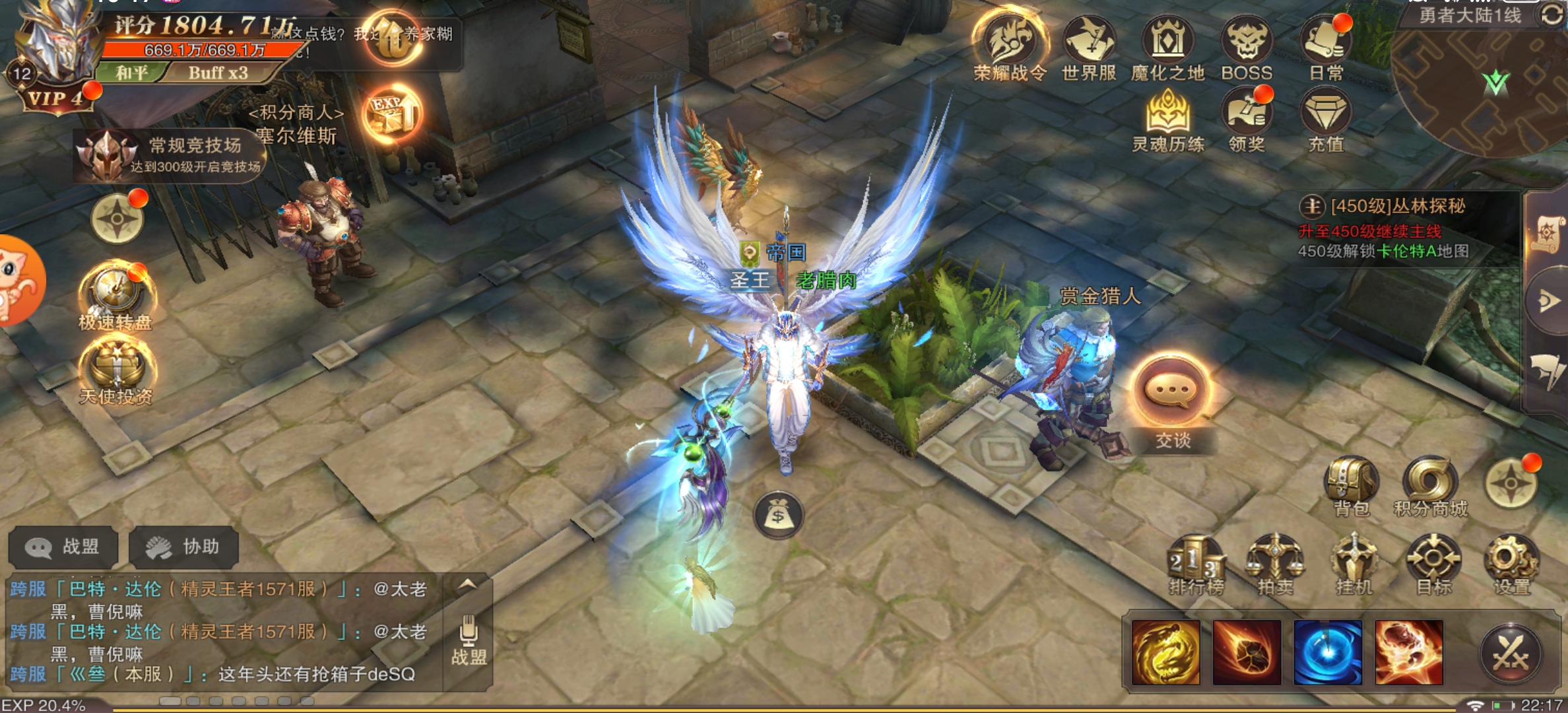Open the 极速转盘 spin wheel event
This screenshot has height=713, width=1568.
[x=116, y=292]
